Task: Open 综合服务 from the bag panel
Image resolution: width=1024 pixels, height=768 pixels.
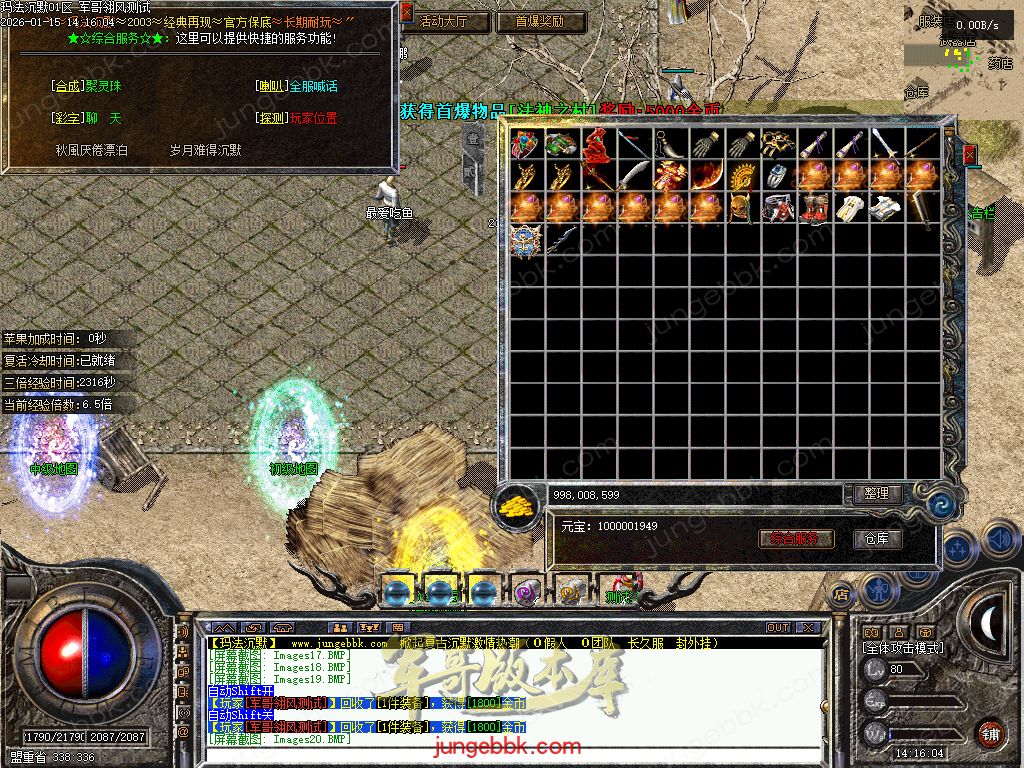Action: pyautogui.click(x=797, y=539)
